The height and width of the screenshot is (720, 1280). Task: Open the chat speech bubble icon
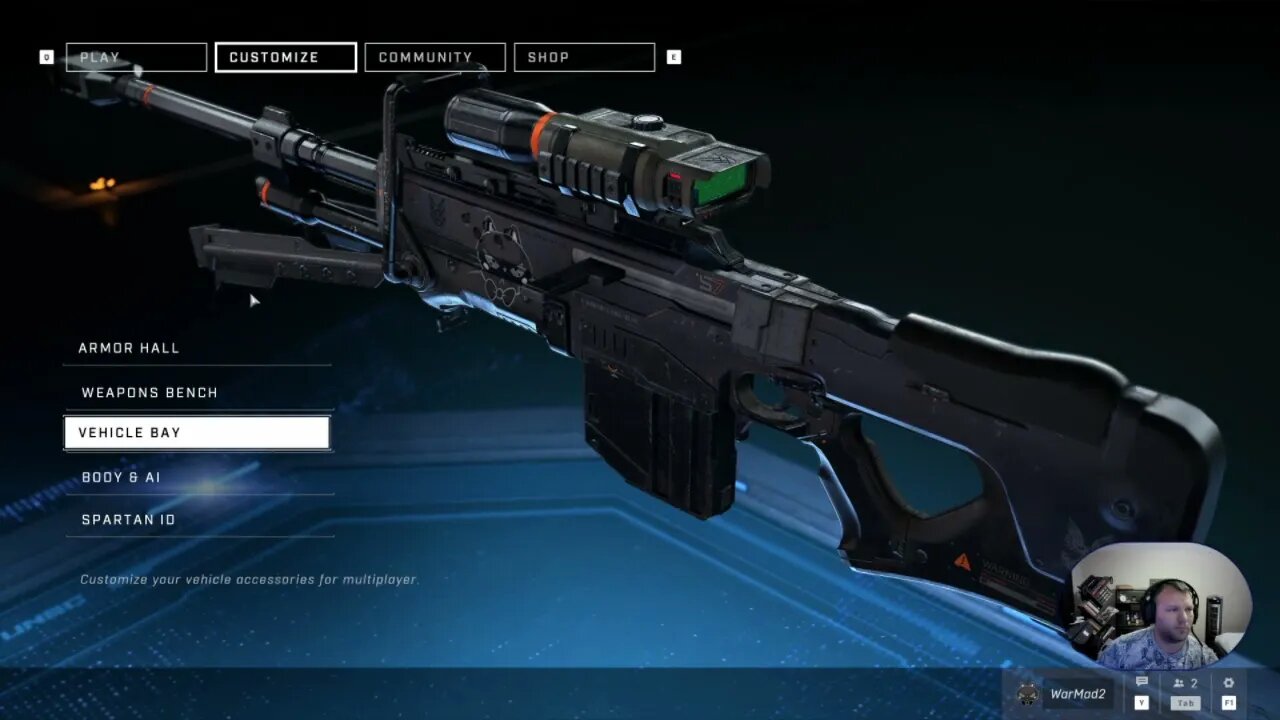pyautogui.click(x=1142, y=684)
